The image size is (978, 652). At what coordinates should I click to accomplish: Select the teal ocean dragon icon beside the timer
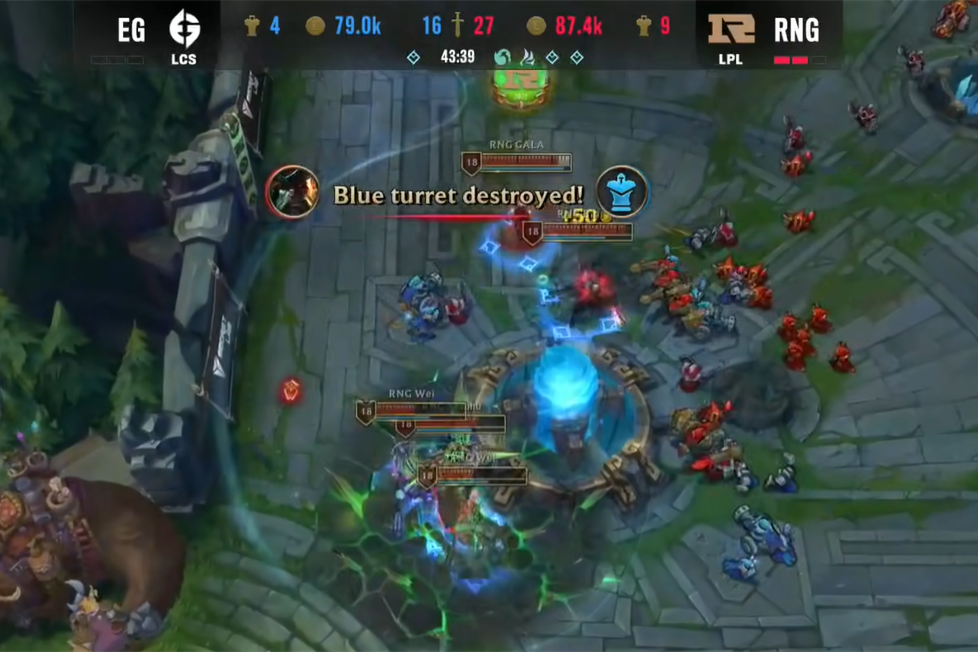(x=502, y=57)
